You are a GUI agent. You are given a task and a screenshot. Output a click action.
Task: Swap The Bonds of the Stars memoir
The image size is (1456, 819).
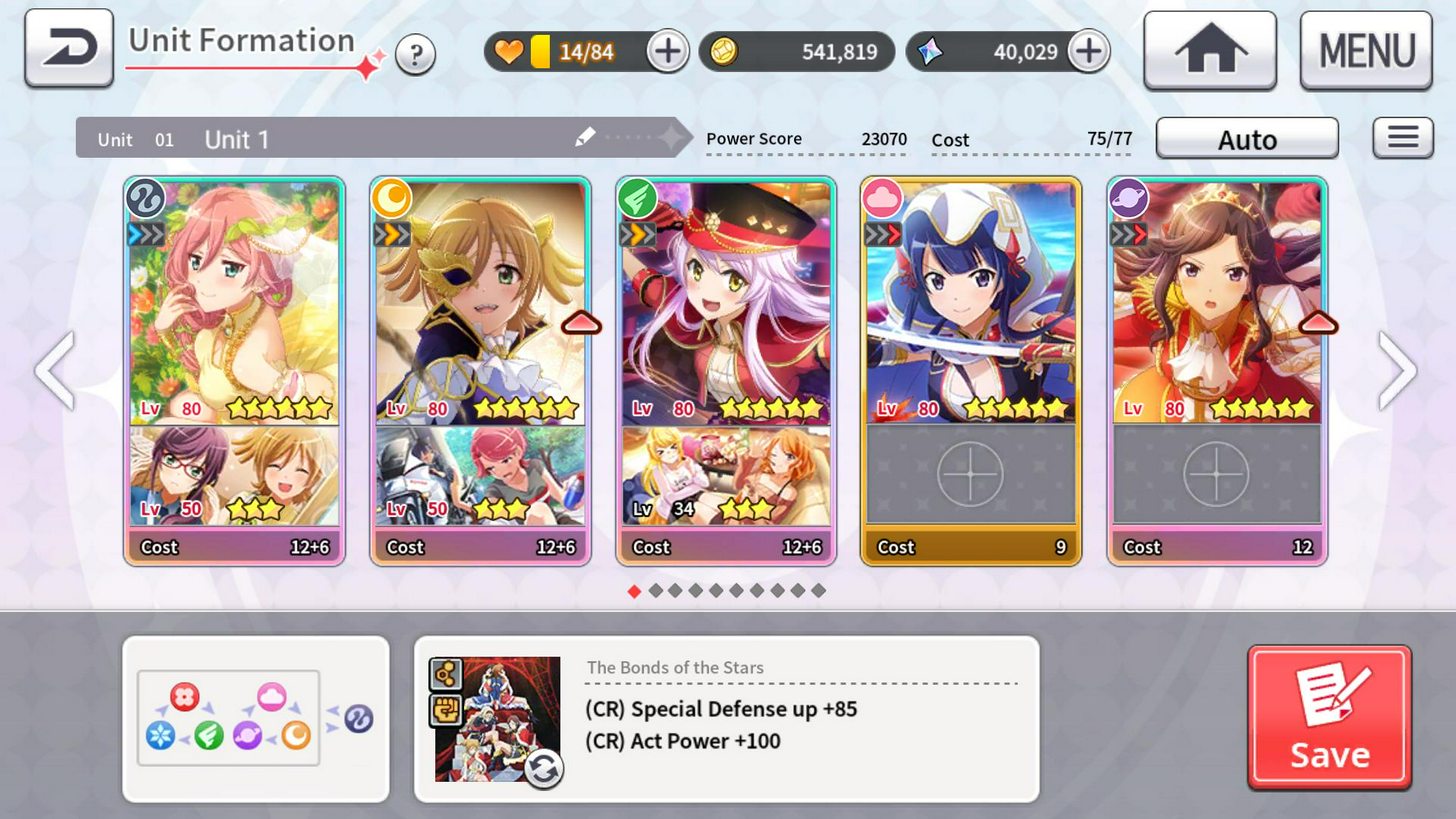coord(543,769)
